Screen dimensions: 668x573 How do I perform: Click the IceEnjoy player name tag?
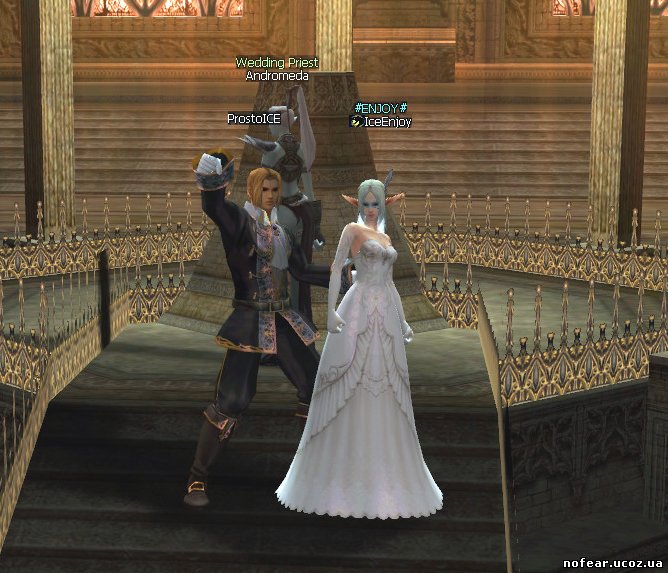387,121
